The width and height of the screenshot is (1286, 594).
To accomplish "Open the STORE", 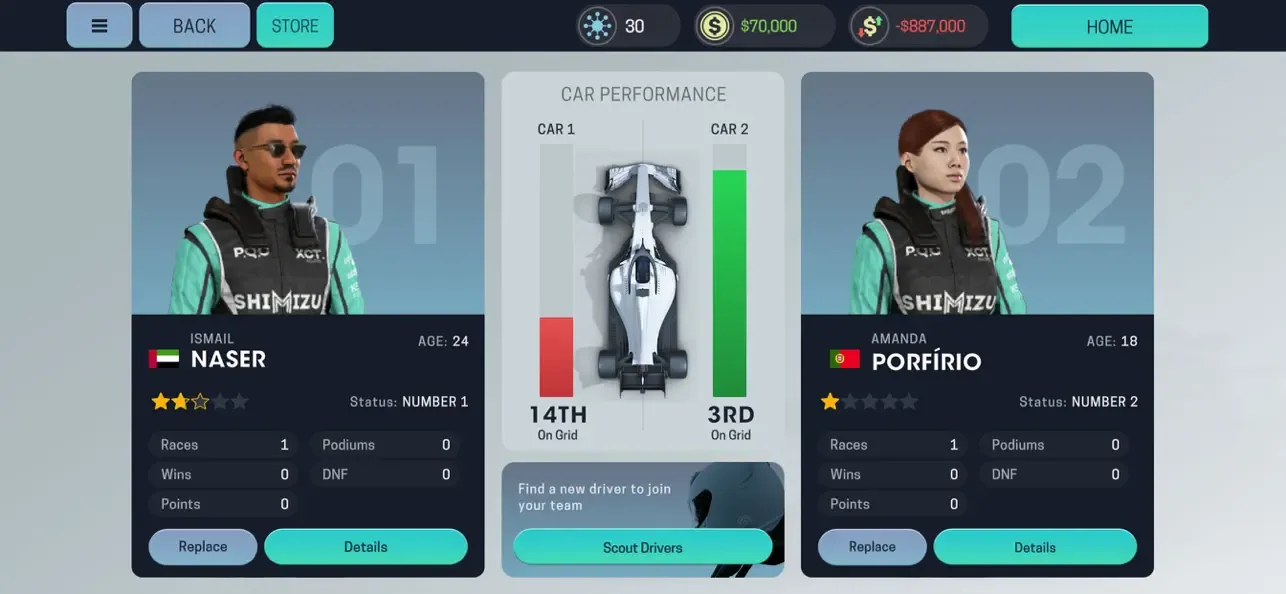I will point(295,26).
